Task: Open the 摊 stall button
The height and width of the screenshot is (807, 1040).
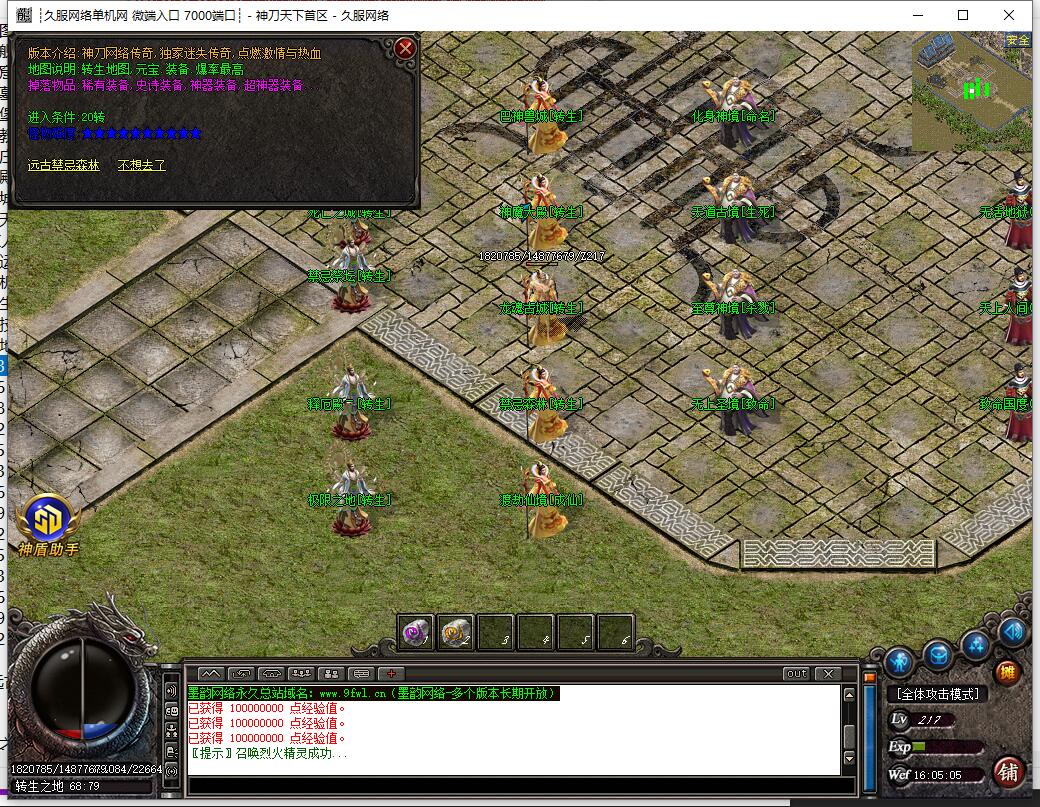Action: pyautogui.click(x=1007, y=672)
